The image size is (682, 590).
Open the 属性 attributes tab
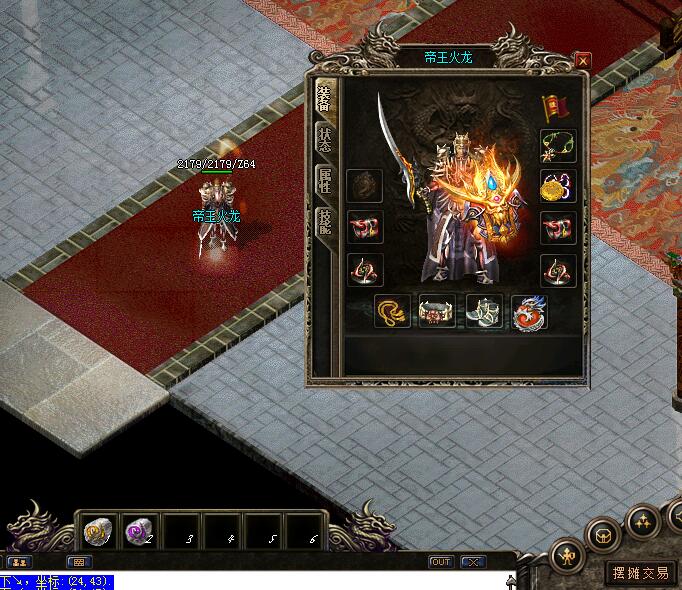pyautogui.click(x=325, y=180)
